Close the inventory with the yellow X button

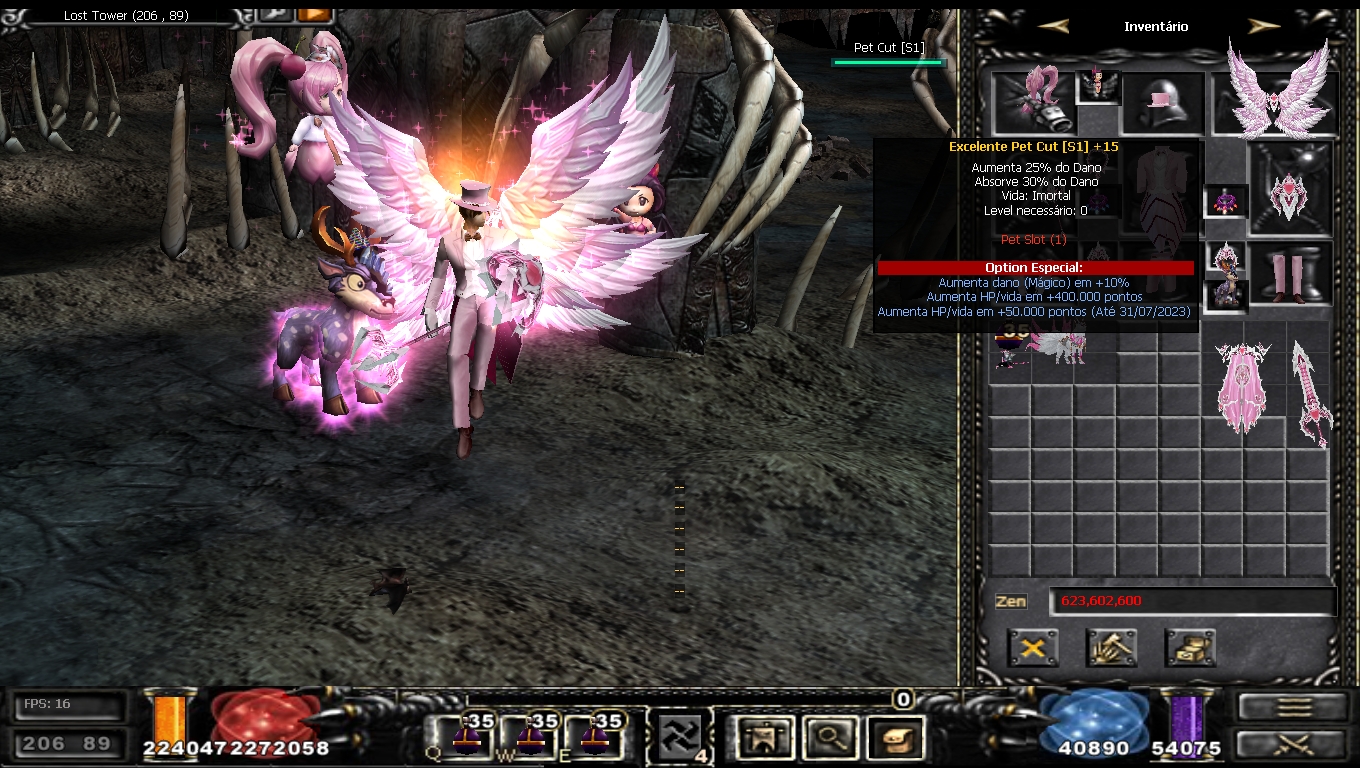(1033, 648)
